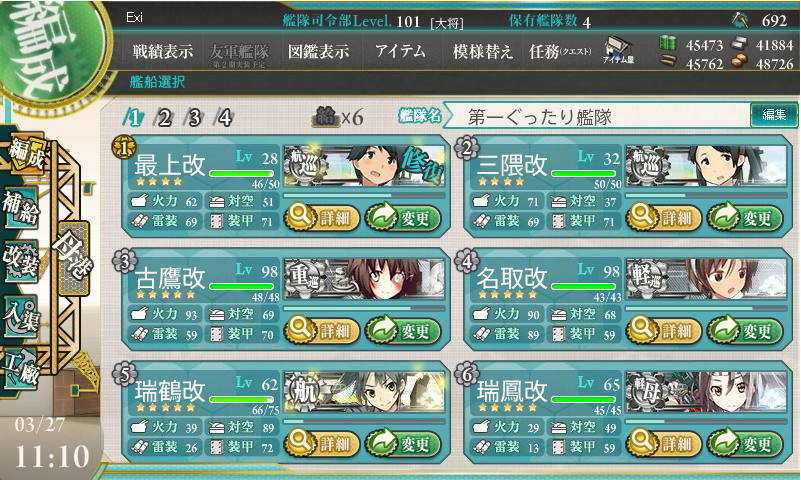Screen dimensions: 801x480
Task: Open the 任務 quest list
Action: [560, 51]
